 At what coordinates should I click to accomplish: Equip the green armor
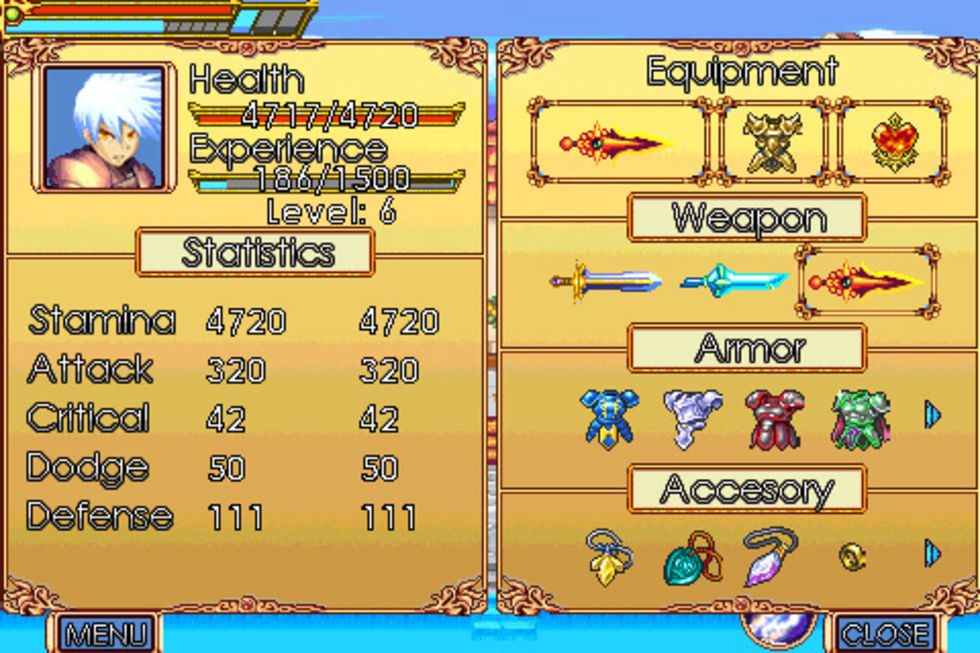point(859,418)
